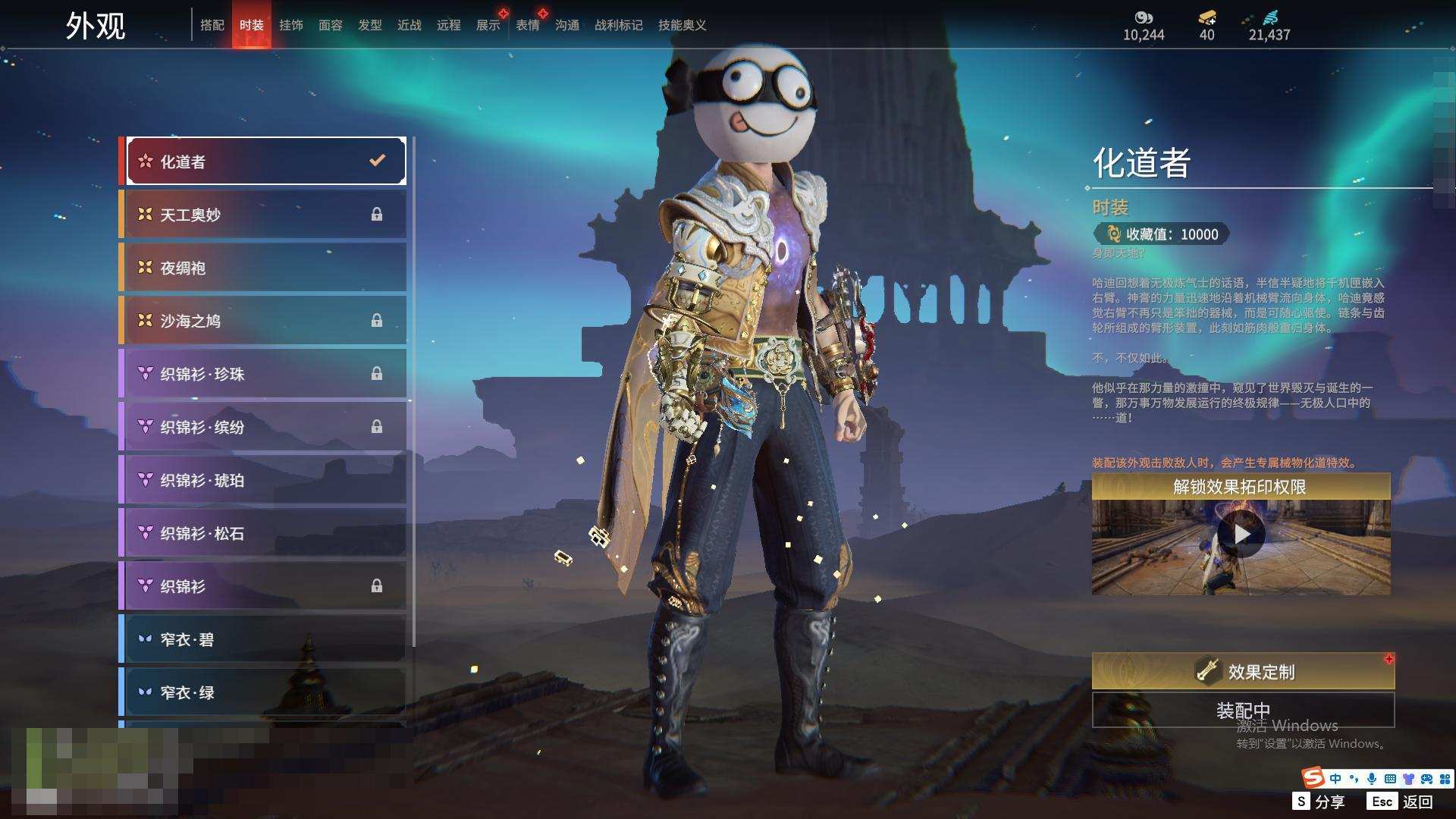Click the 装配中 equip button
This screenshot has width=1456, height=819.
click(x=1243, y=710)
